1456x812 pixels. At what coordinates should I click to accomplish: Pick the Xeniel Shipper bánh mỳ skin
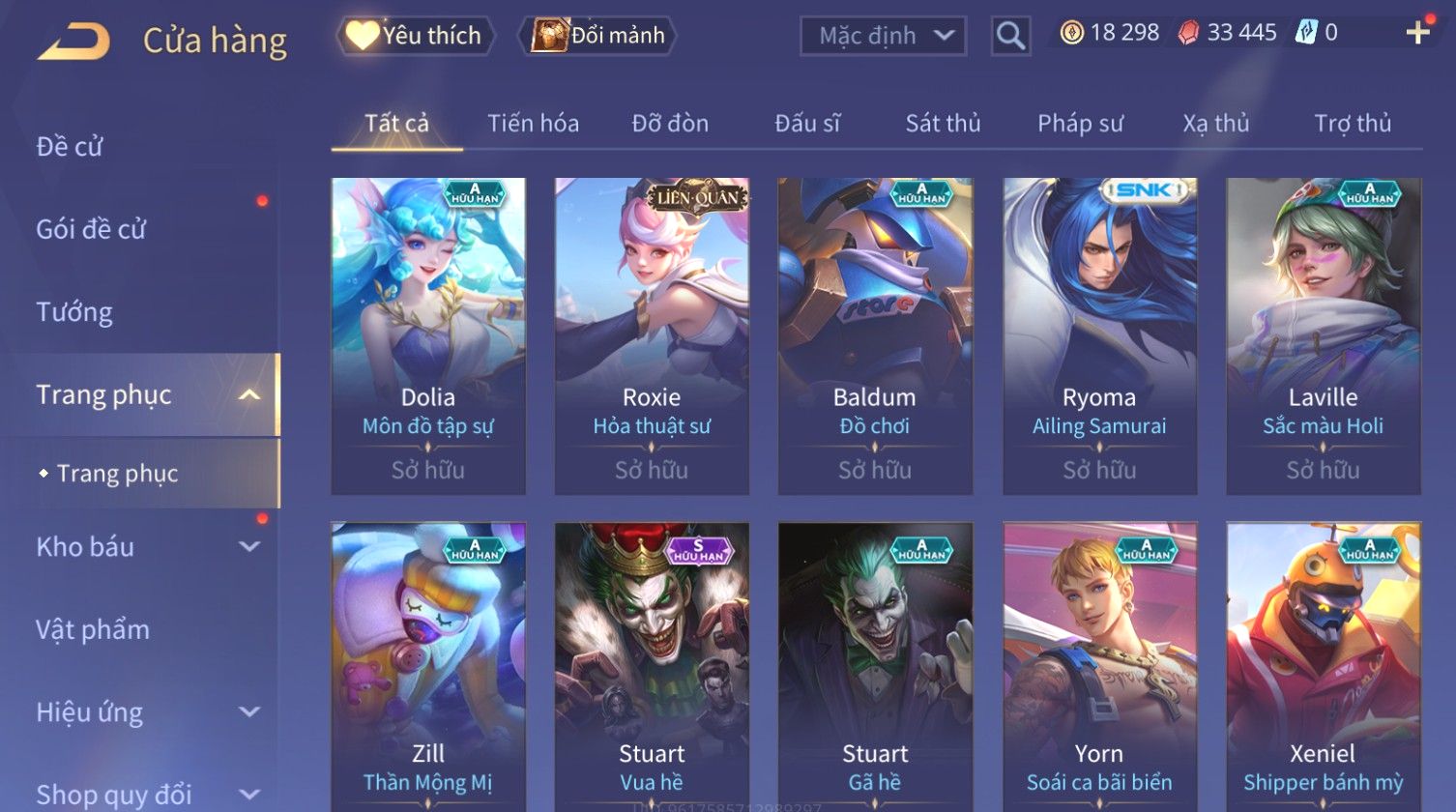click(x=1323, y=667)
